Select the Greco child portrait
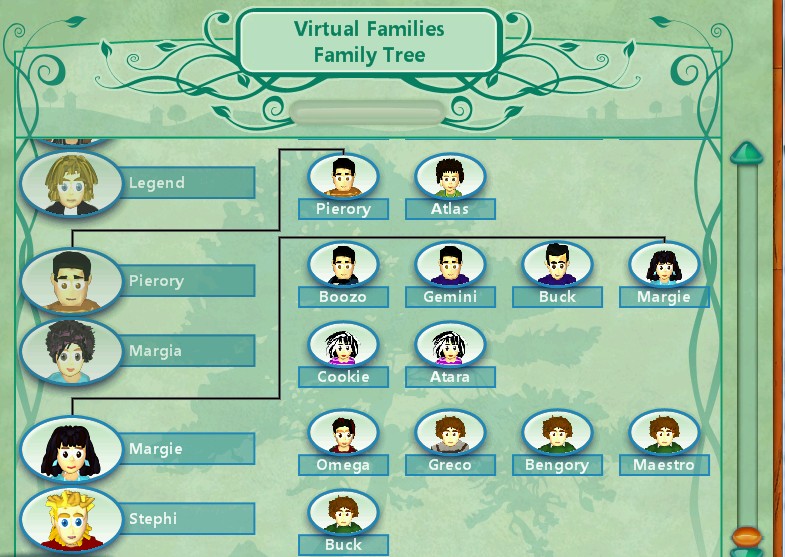785x557 pixels. [x=451, y=433]
